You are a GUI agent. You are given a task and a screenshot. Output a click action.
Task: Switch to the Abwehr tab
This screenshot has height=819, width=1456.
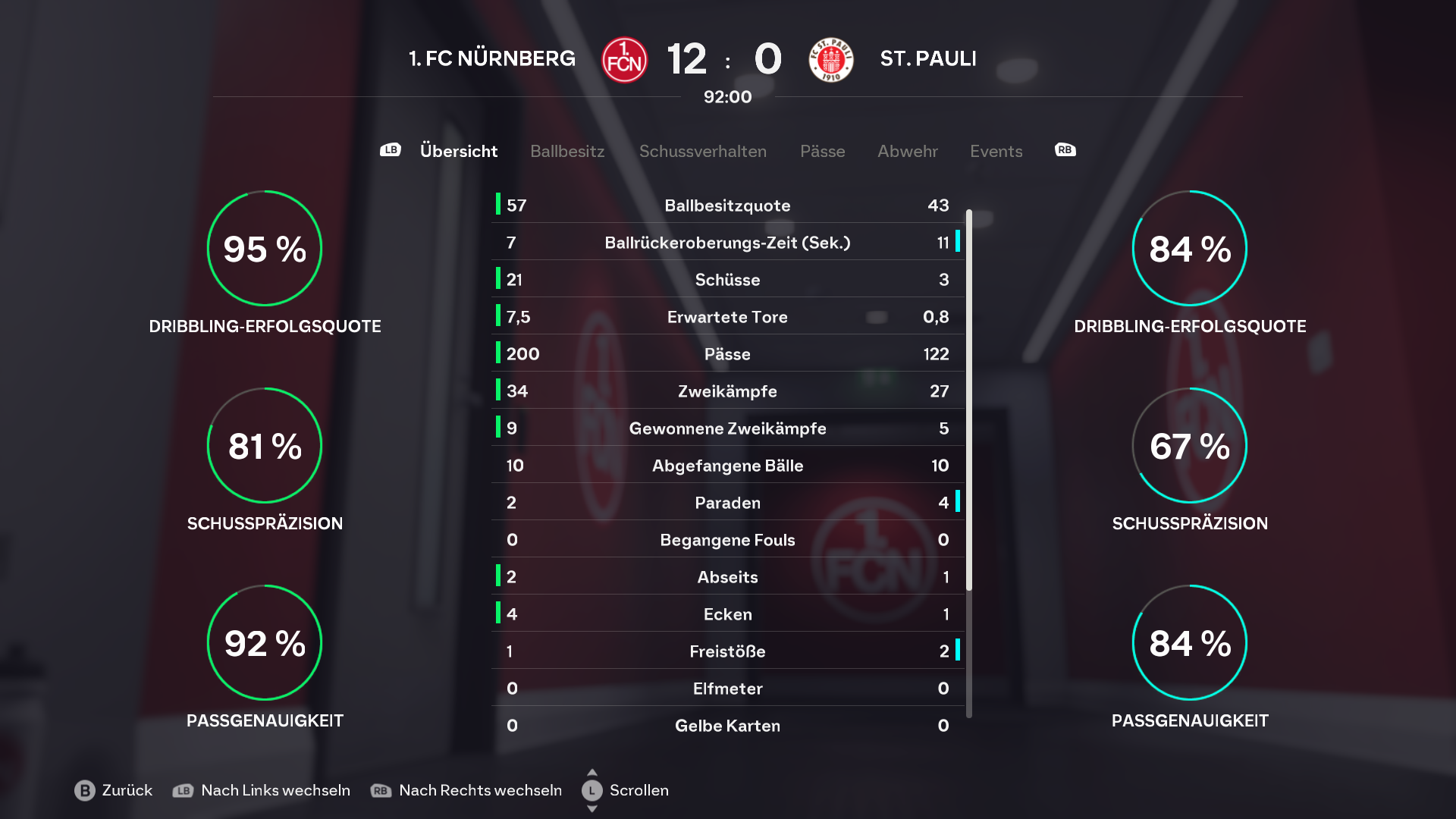coord(907,151)
